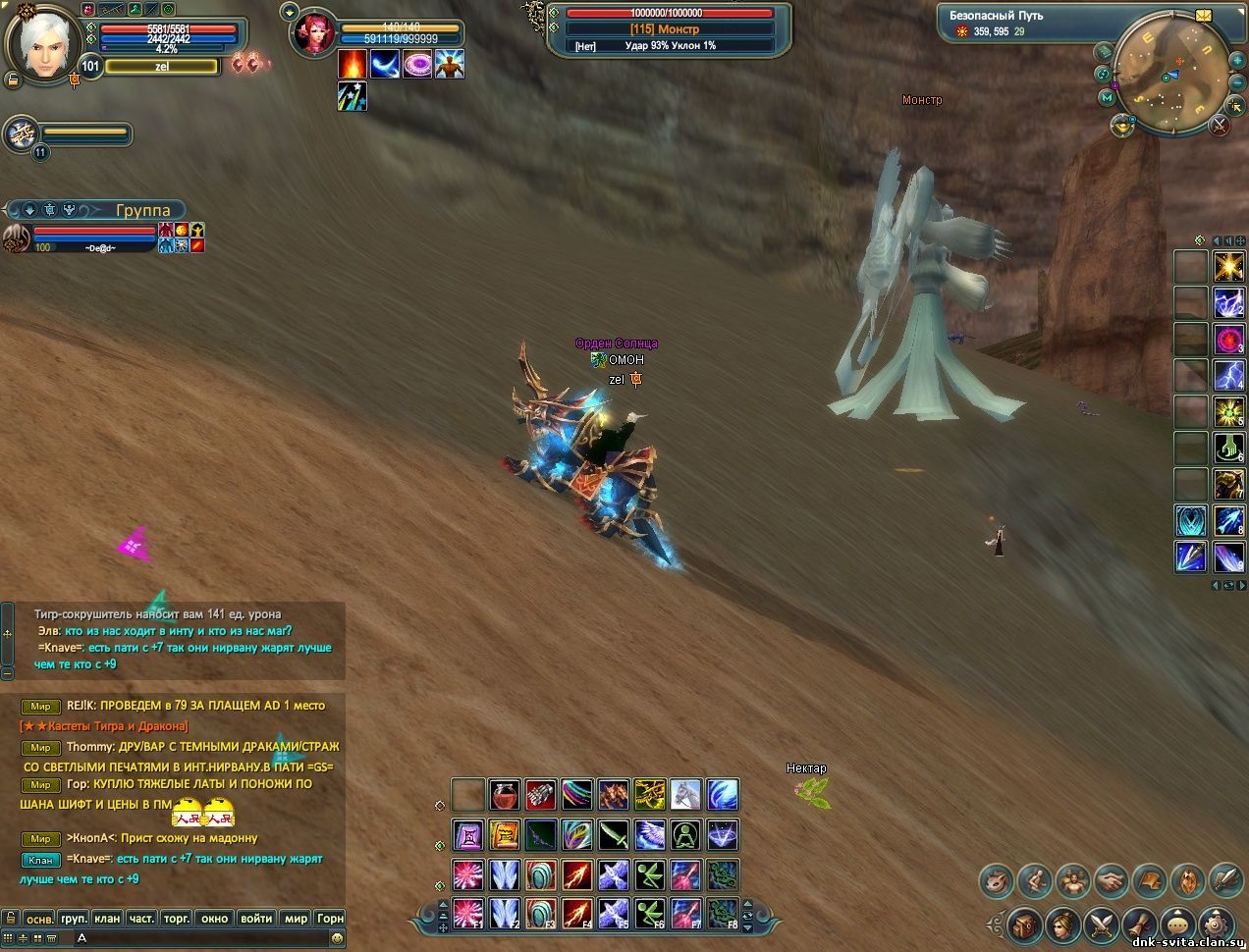1249x952 pixels.
Task: Select the груп. chat tab
Action: [74, 919]
